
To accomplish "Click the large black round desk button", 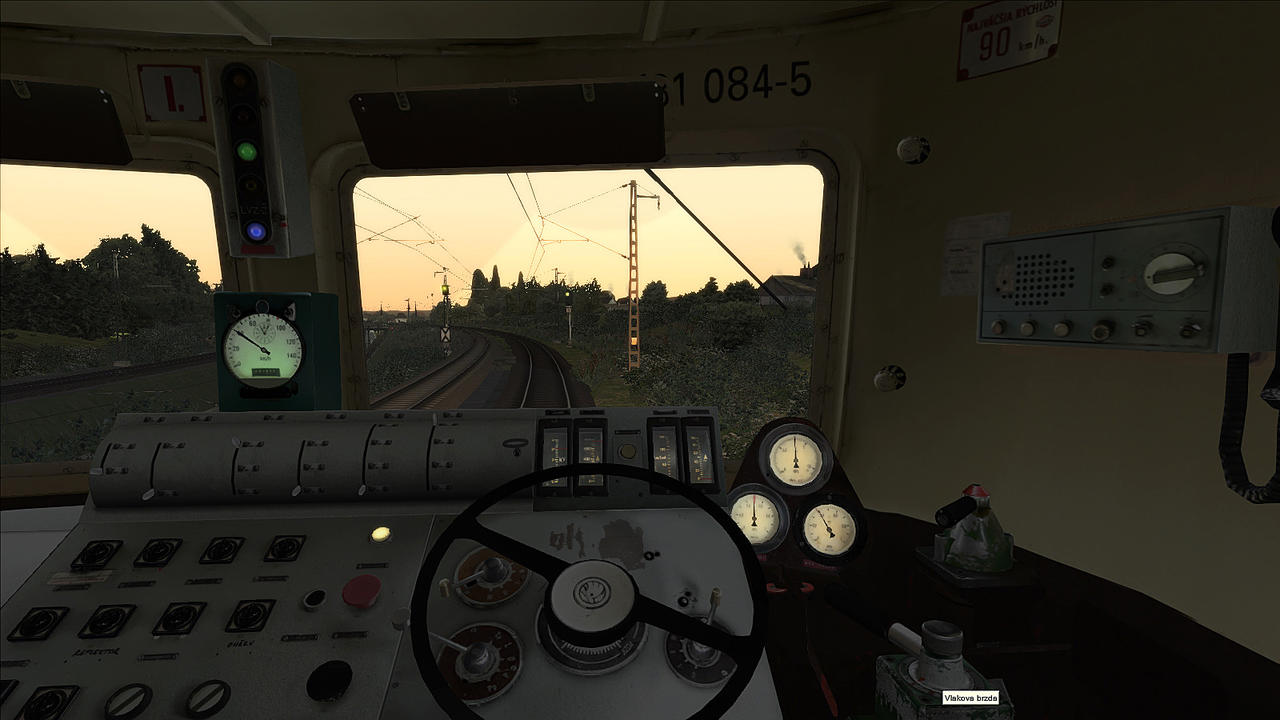I will [x=328, y=680].
